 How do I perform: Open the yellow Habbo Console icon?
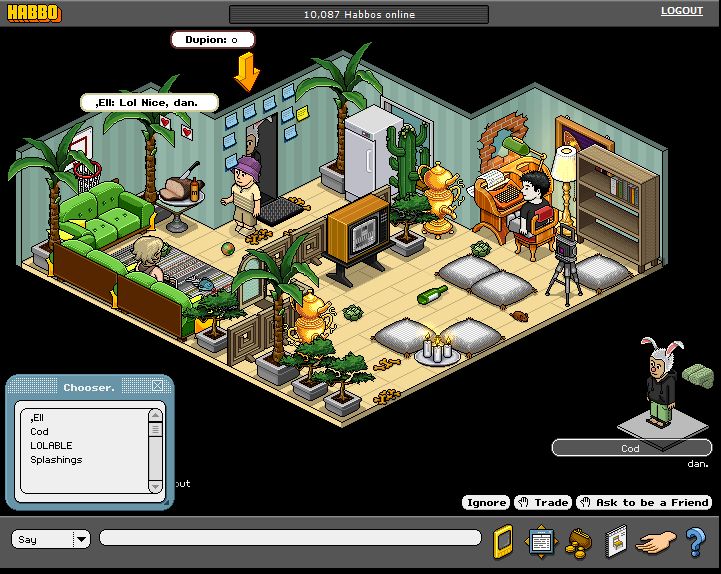503,541
